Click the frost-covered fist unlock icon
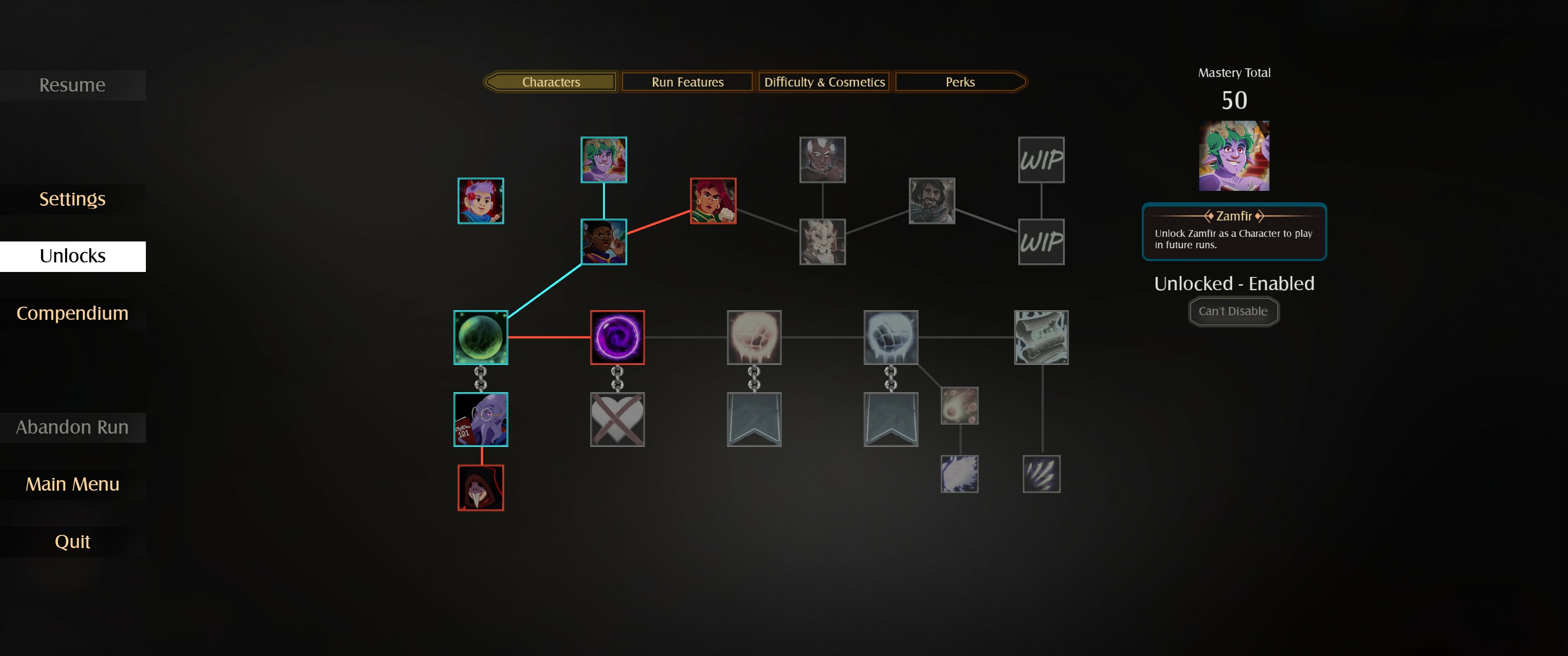The height and width of the screenshot is (656, 1568). click(x=891, y=337)
